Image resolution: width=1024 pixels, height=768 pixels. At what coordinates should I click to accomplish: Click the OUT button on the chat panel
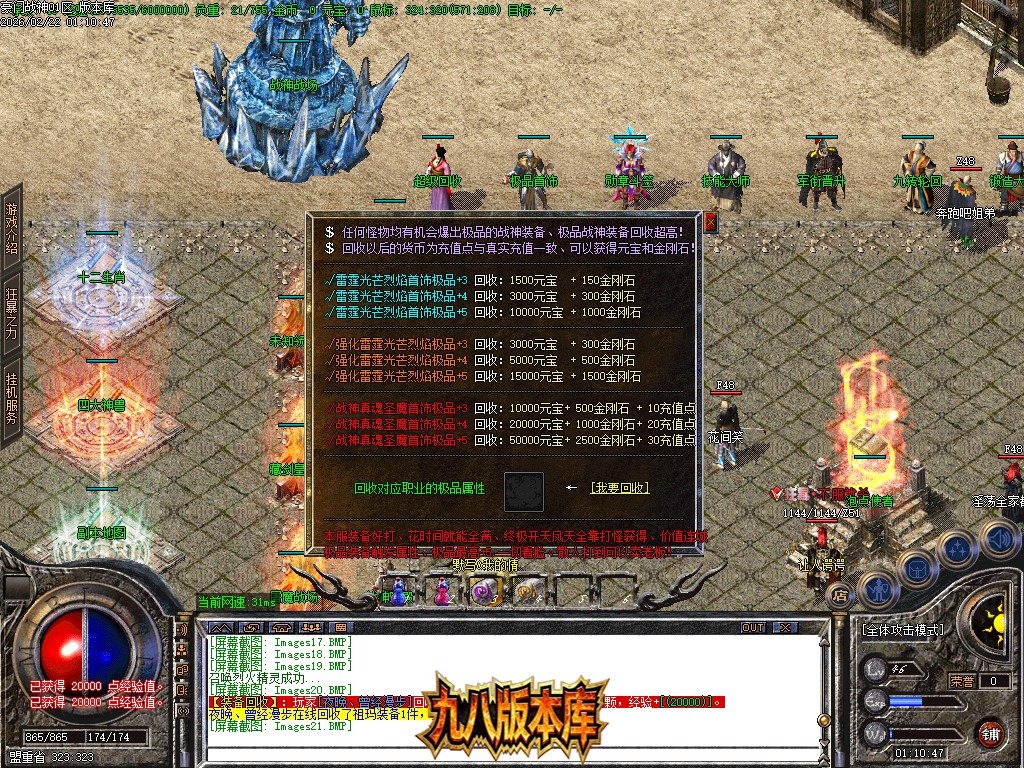pos(753,627)
